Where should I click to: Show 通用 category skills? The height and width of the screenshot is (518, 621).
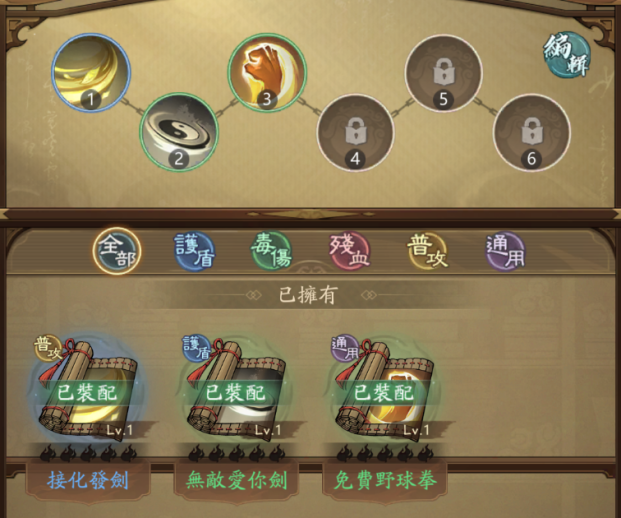505,252
